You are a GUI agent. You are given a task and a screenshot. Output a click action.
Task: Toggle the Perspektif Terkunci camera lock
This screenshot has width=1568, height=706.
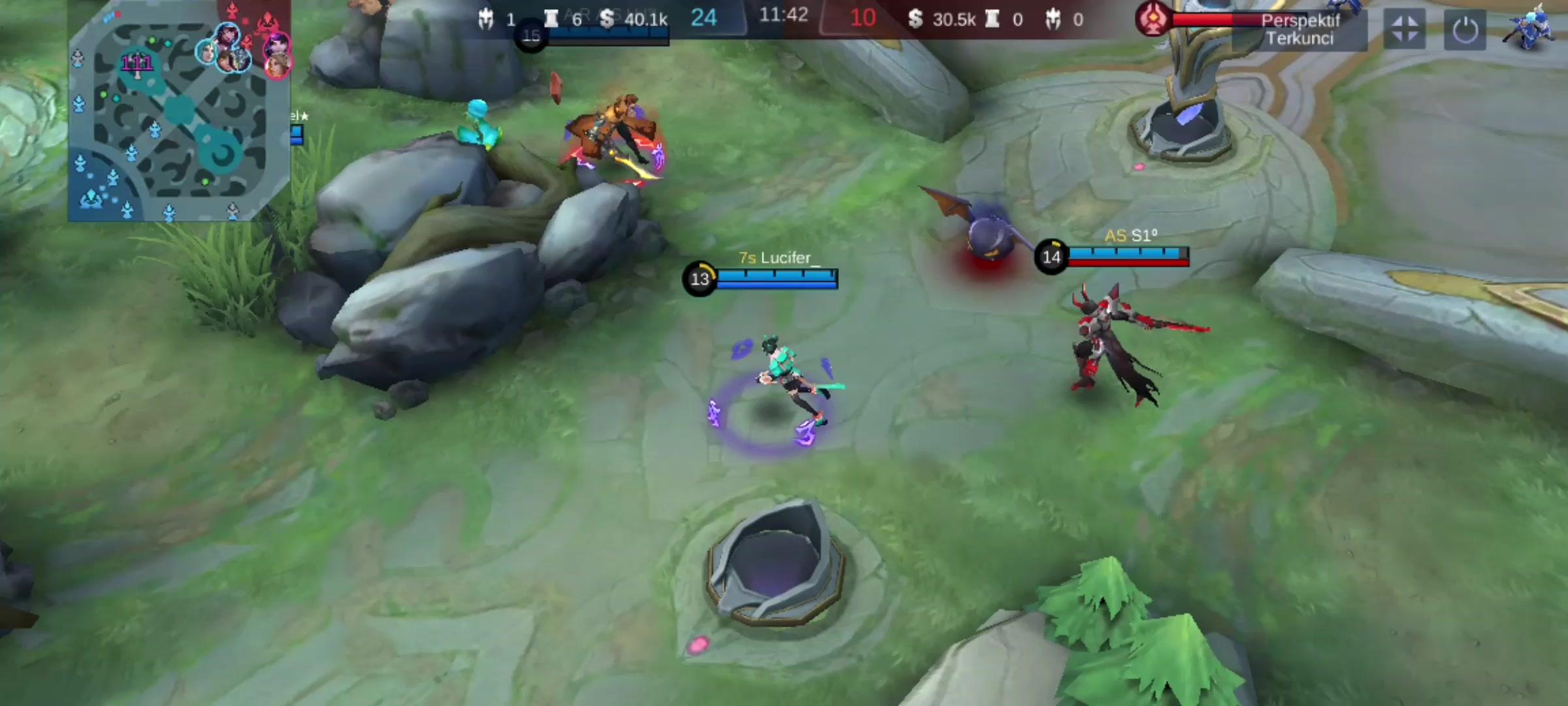point(1300,27)
